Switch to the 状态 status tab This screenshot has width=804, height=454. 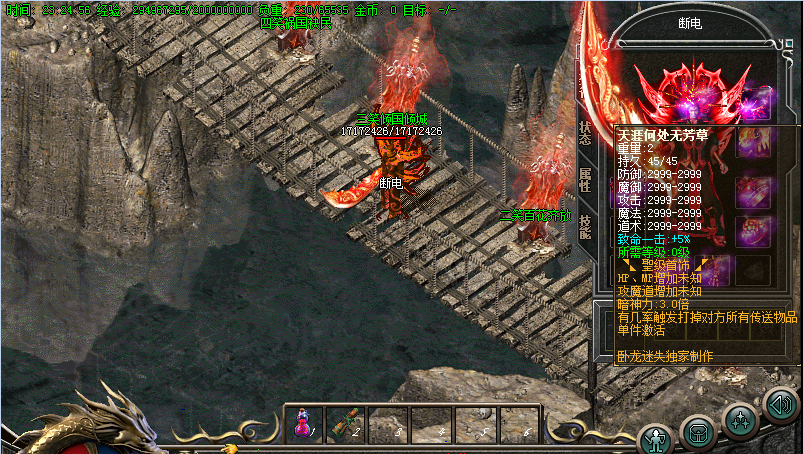[585, 134]
